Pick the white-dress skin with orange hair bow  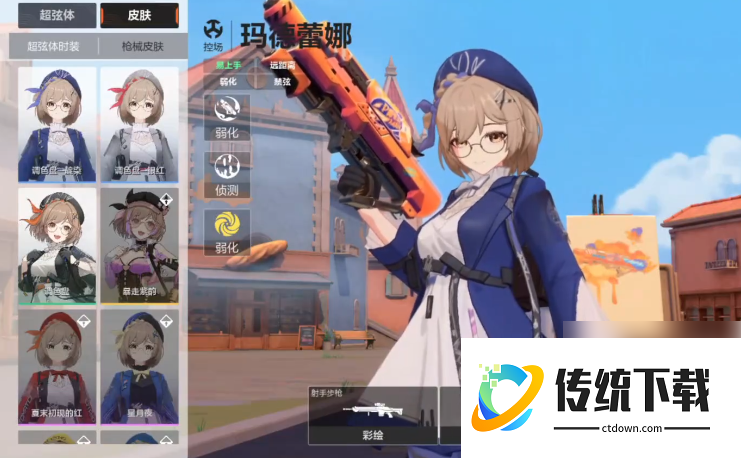coord(57,245)
